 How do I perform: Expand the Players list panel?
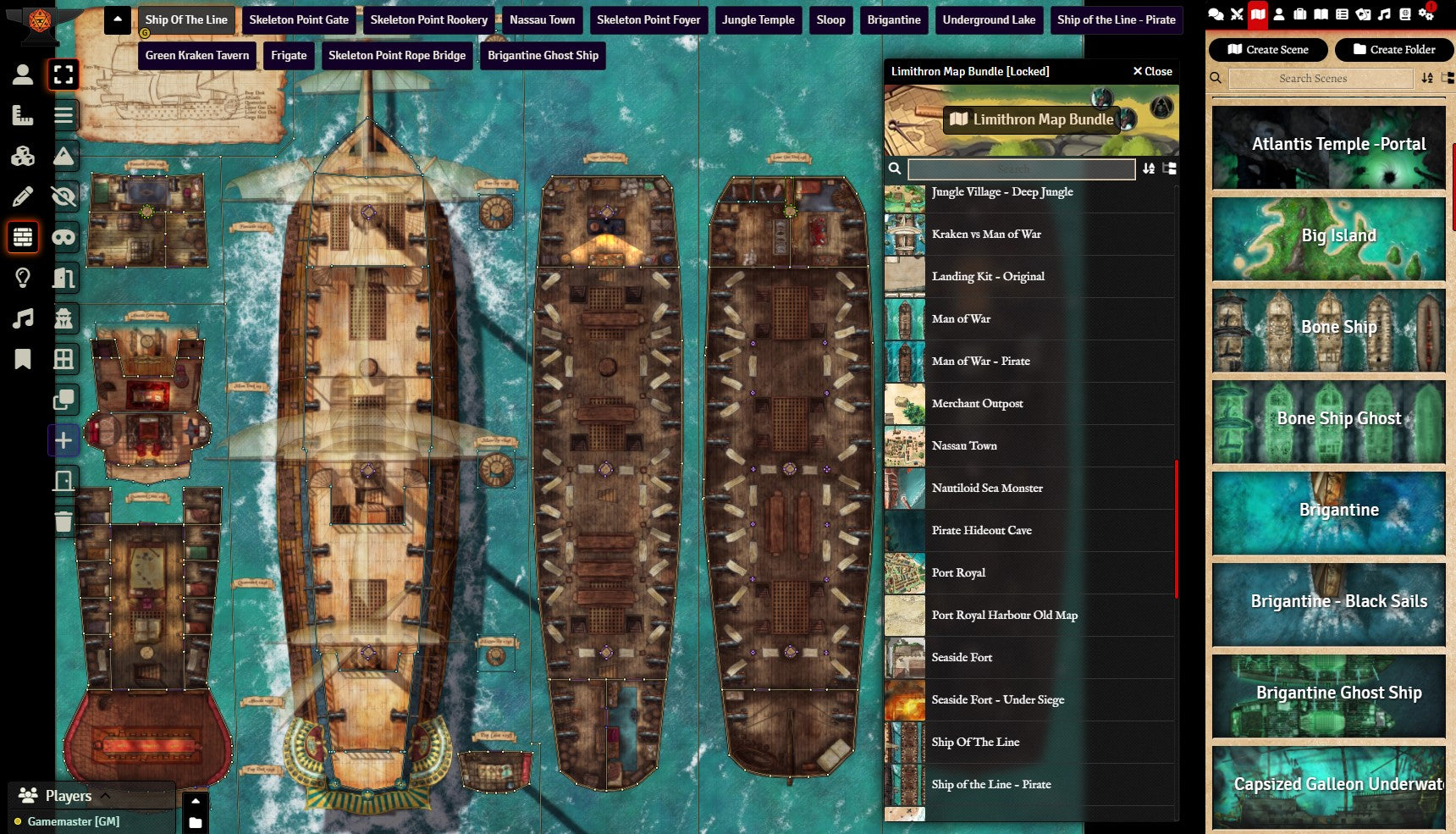click(105, 795)
